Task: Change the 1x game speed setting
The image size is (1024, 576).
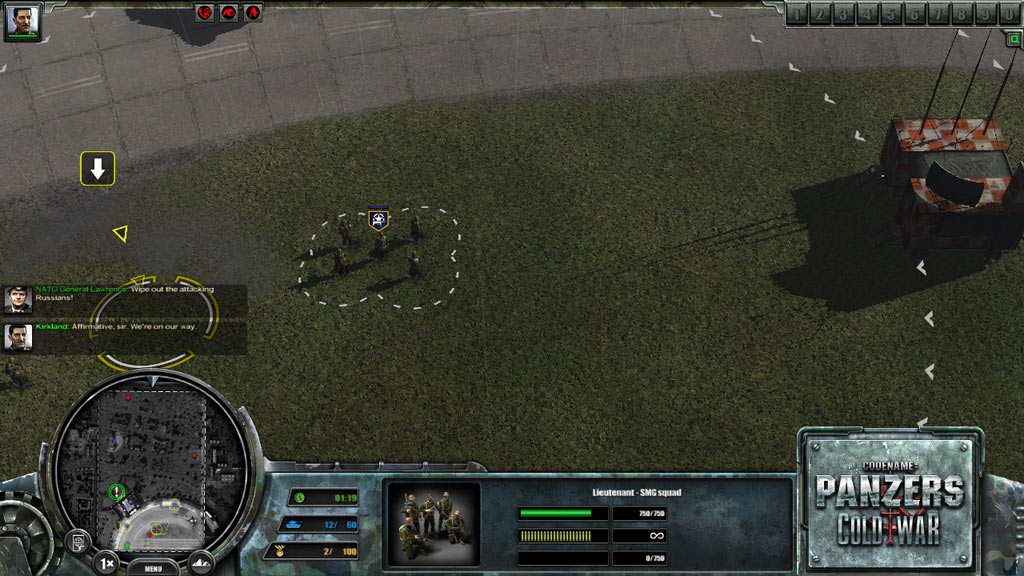Action: pos(105,564)
